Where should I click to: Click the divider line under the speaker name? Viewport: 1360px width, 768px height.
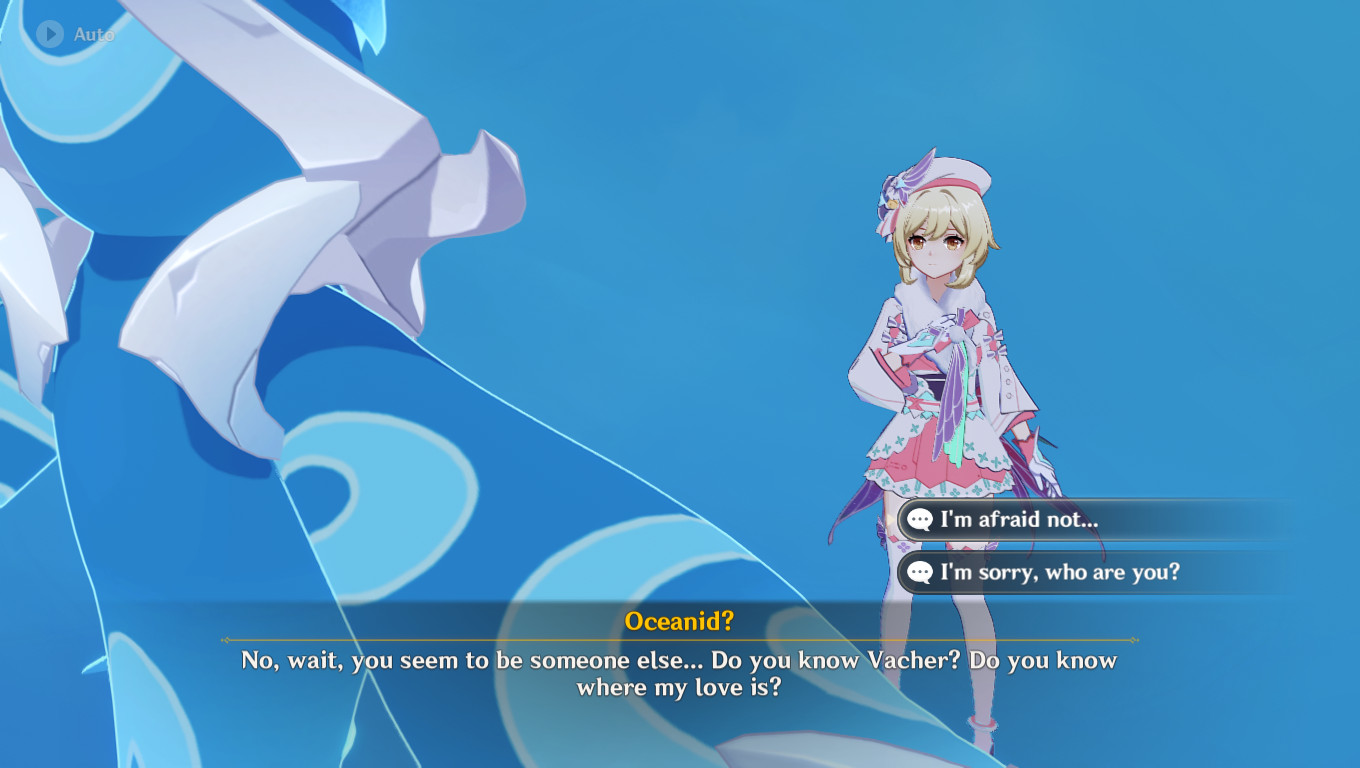(x=680, y=641)
